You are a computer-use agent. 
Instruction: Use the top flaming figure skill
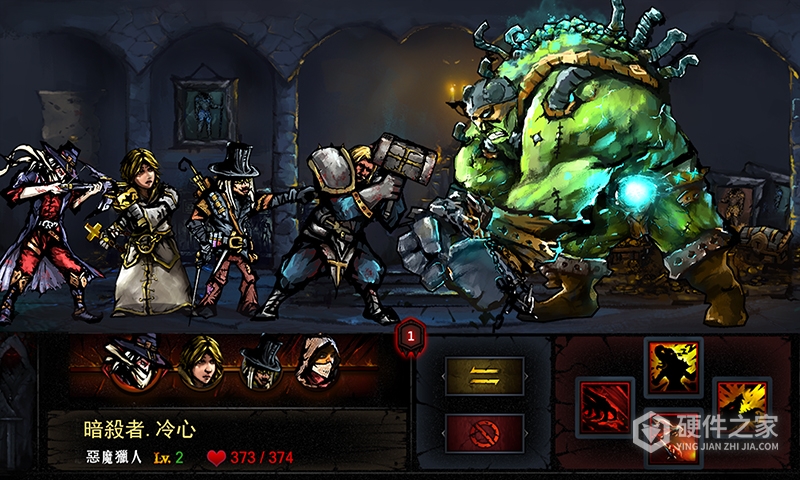coord(673,368)
